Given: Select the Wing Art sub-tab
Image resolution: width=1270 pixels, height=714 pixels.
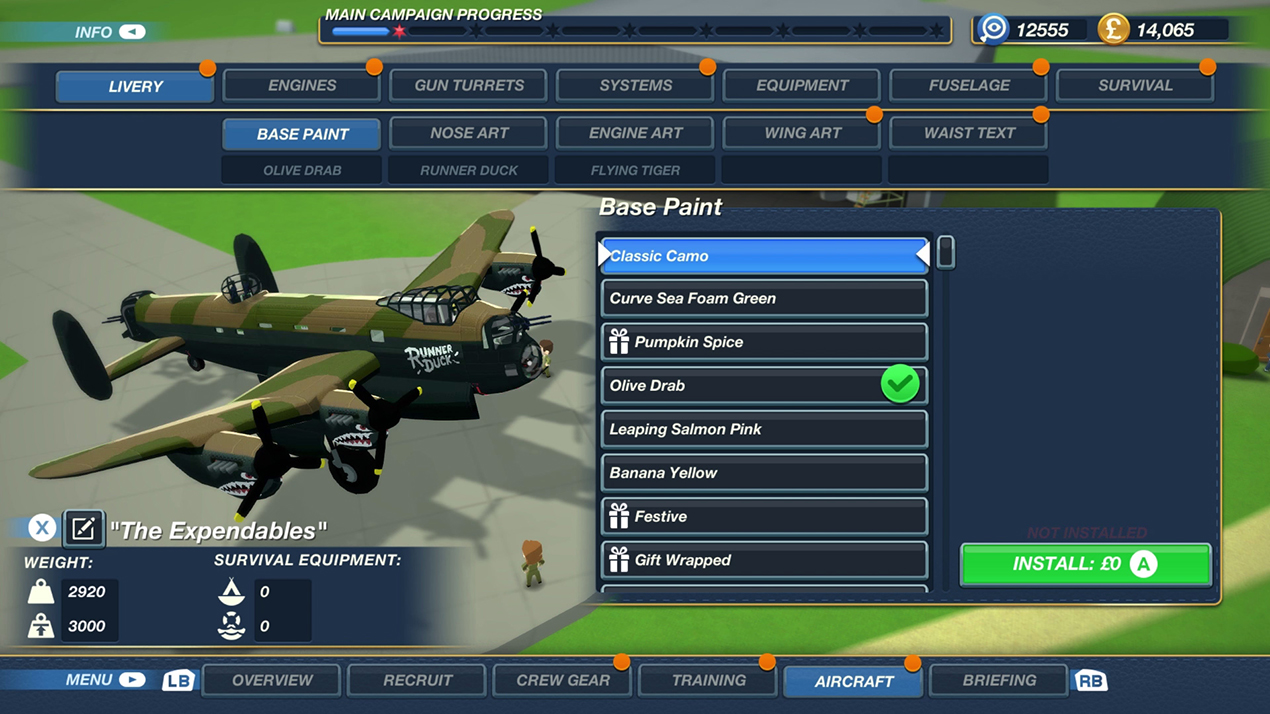Looking at the screenshot, I should [802, 133].
